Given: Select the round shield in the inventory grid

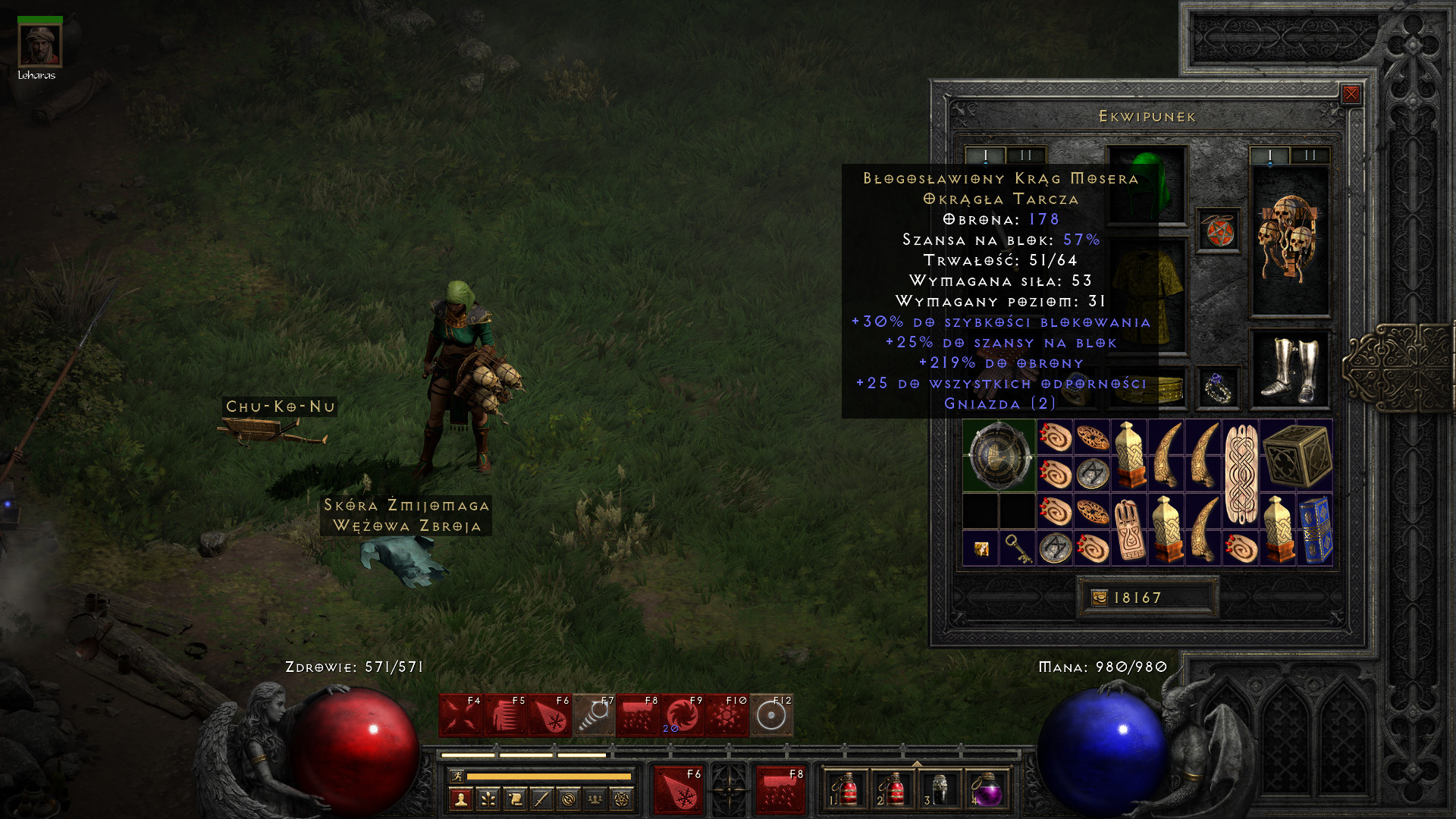Looking at the screenshot, I should (999, 456).
